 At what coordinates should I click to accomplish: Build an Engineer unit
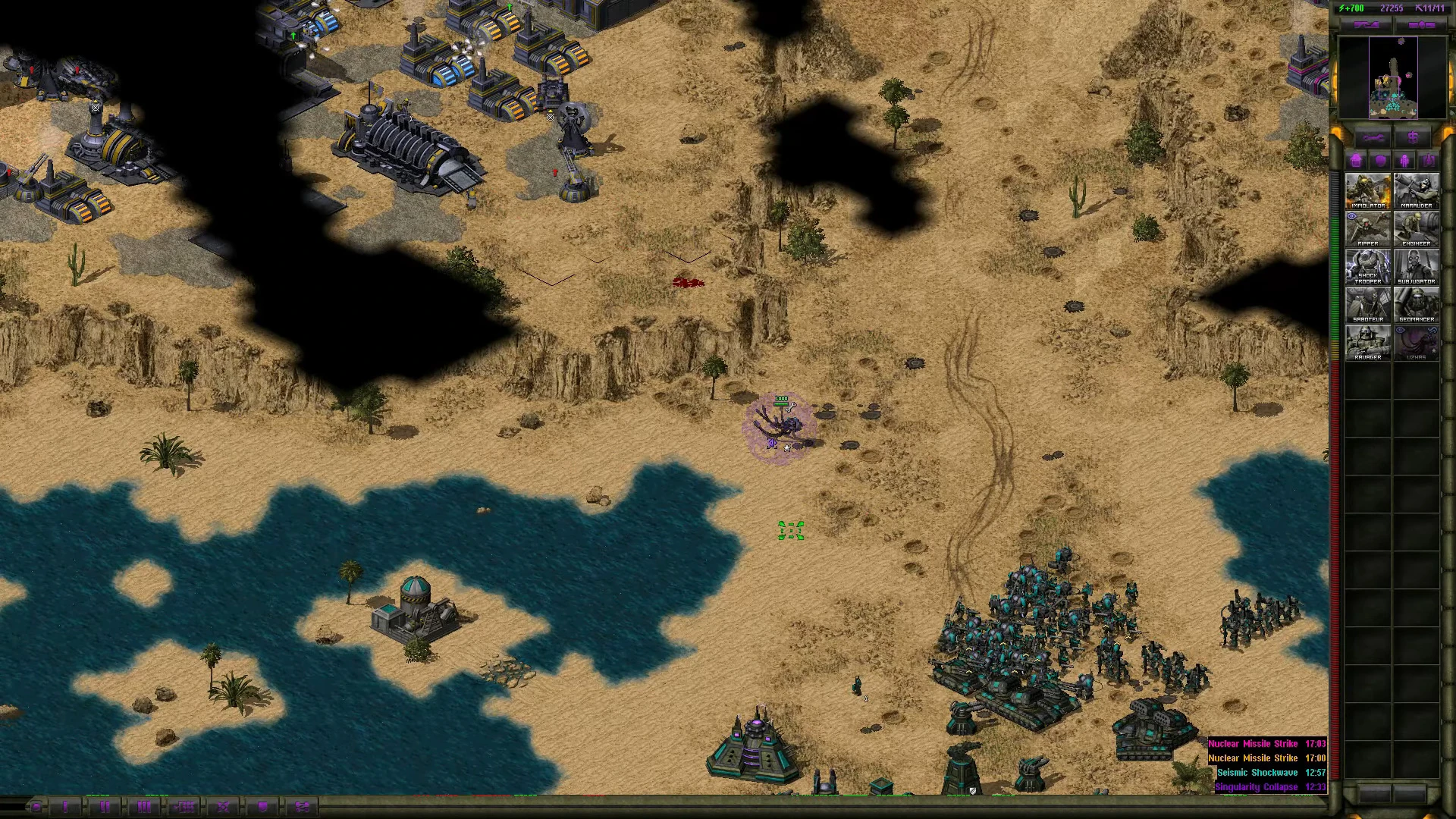tap(1417, 228)
